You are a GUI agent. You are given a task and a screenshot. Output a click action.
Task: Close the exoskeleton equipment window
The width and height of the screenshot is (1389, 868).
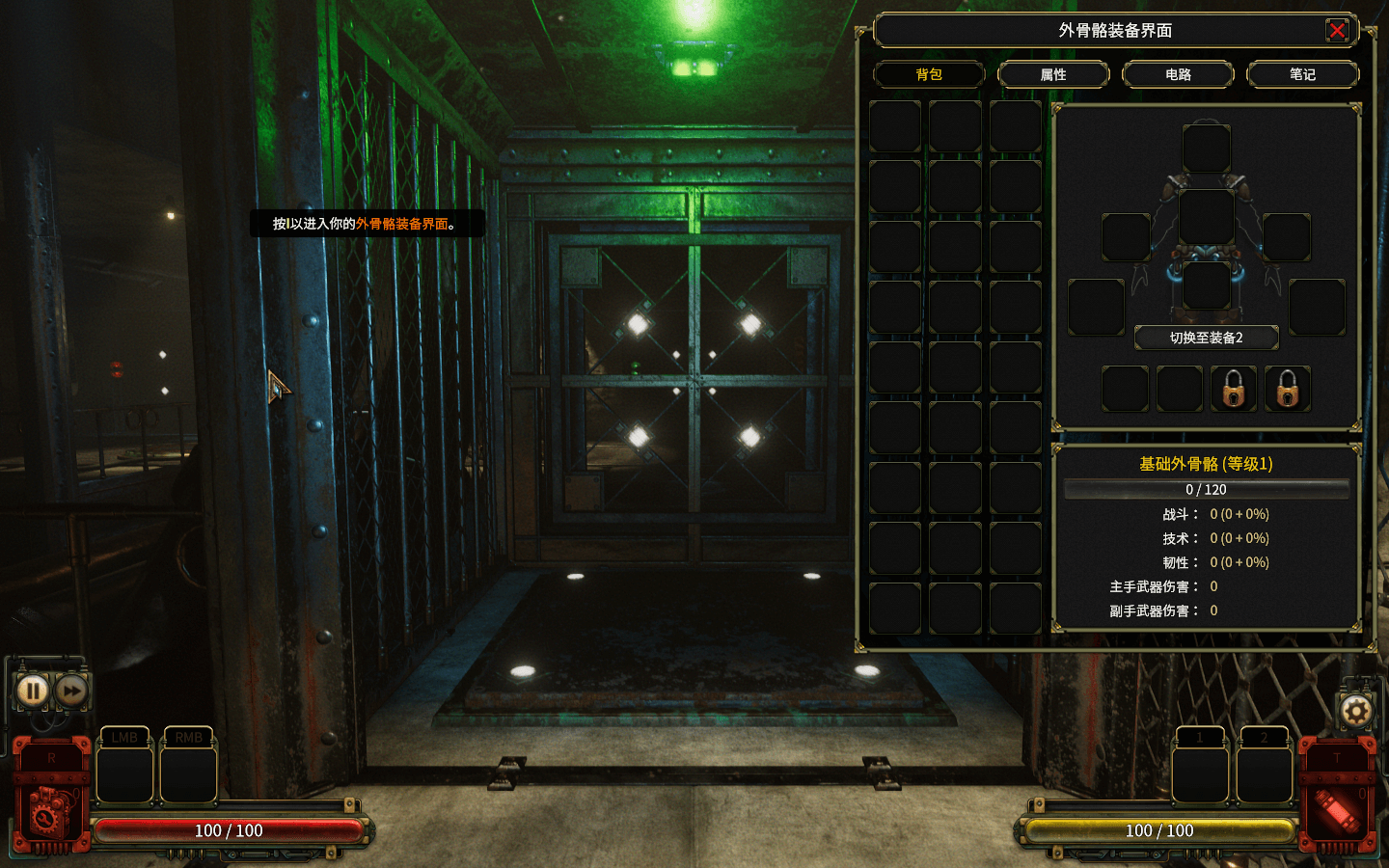coord(1337,31)
